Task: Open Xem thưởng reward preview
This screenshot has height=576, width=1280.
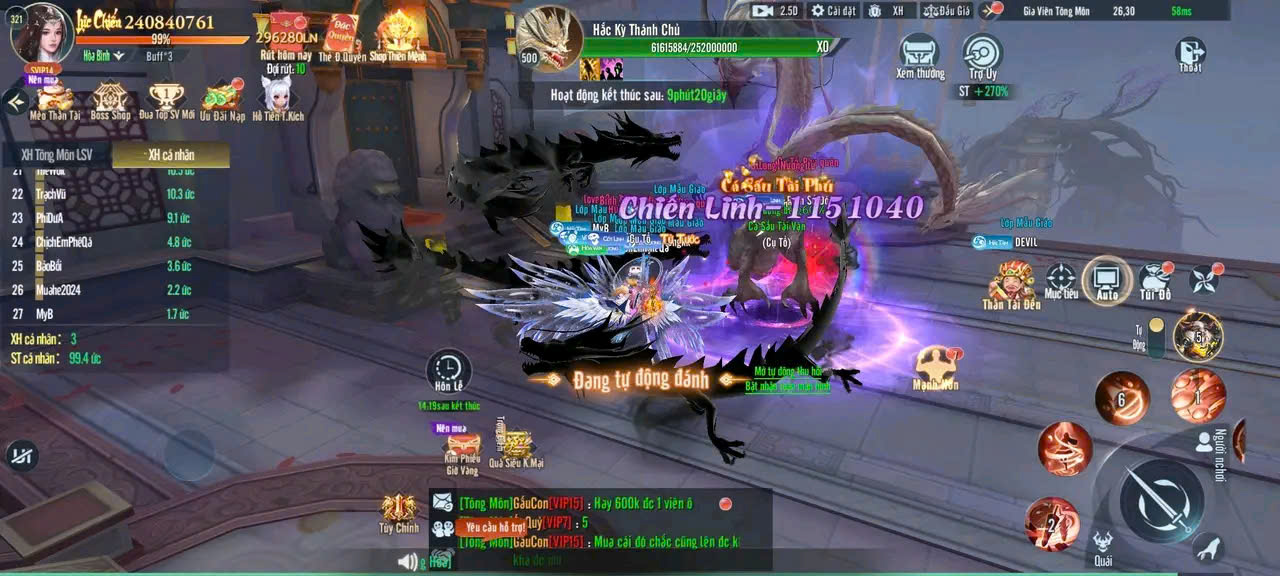Action: click(919, 54)
